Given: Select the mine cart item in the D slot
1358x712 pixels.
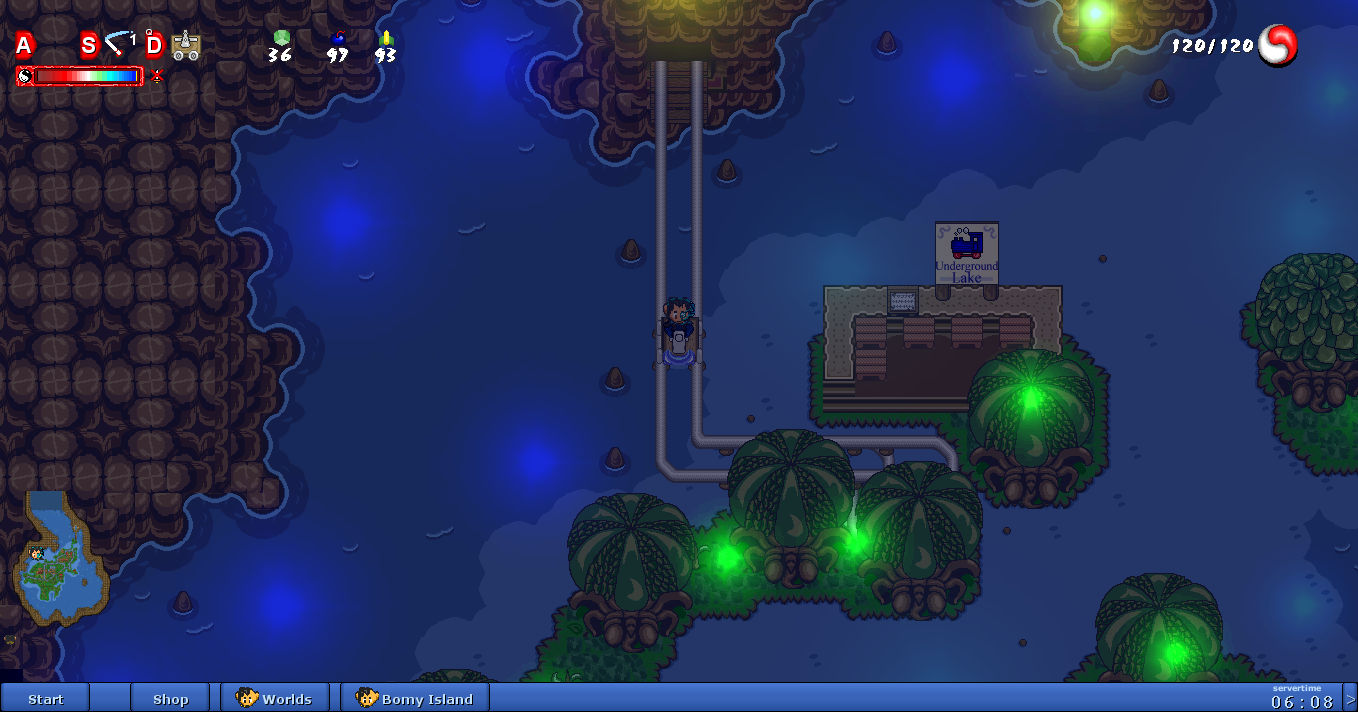Looking at the screenshot, I should coord(185,45).
